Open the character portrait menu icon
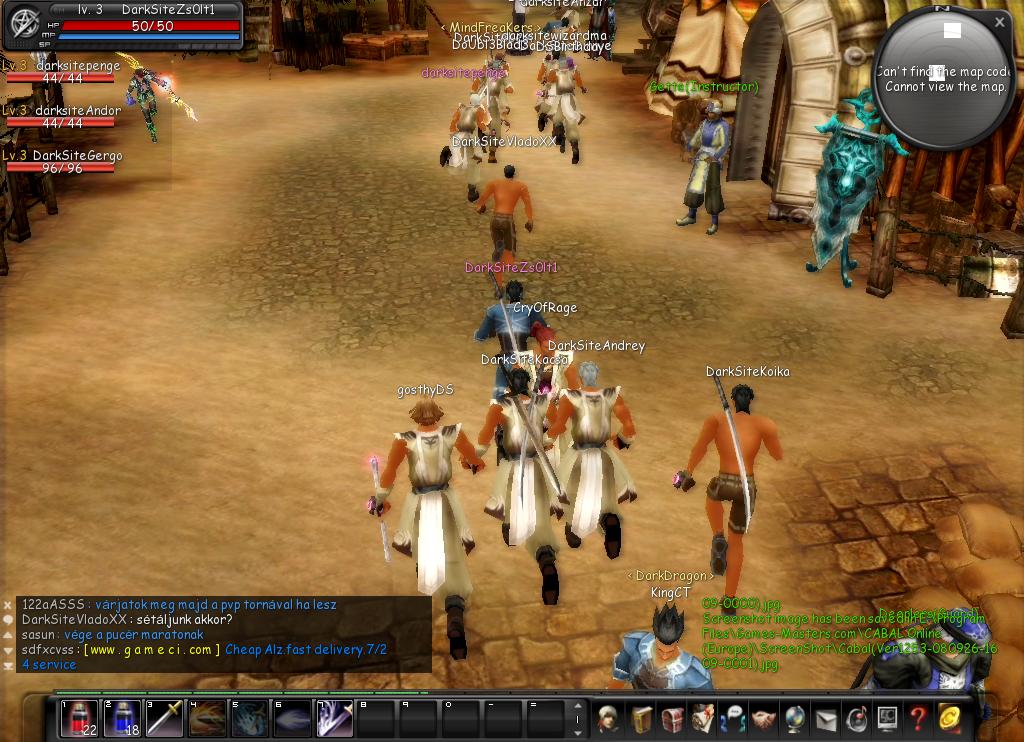The width and height of the screenshot is (1024, 742). (x=608, y=719)
